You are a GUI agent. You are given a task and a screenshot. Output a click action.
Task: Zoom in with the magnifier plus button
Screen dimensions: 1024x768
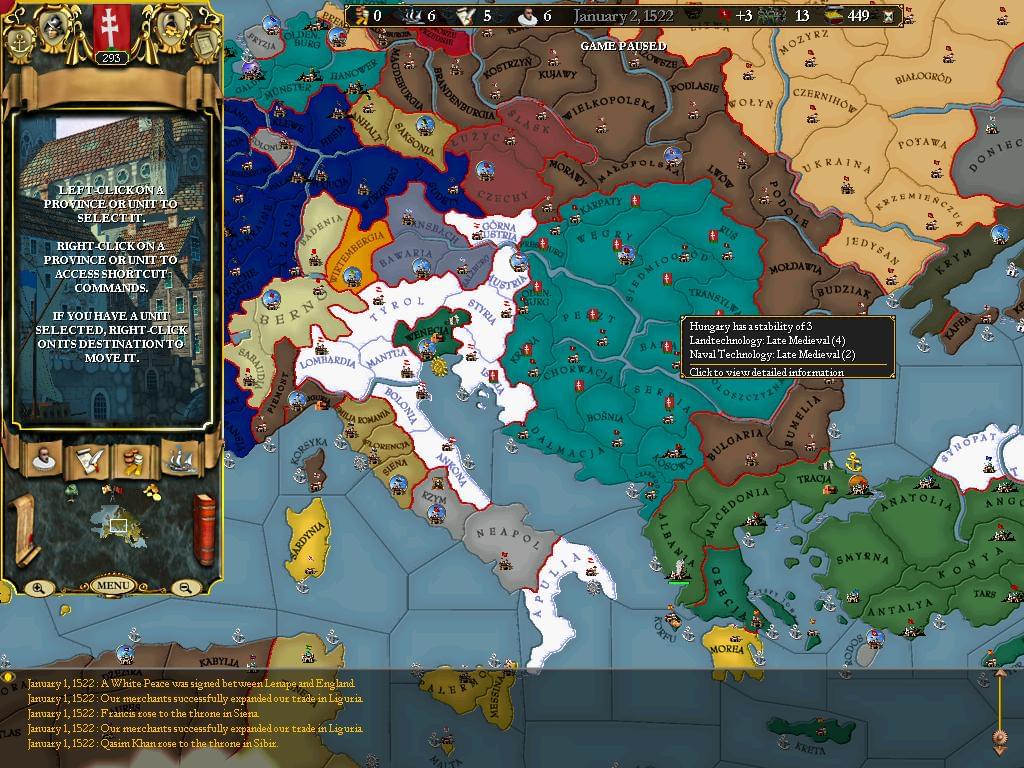(38, 588)
